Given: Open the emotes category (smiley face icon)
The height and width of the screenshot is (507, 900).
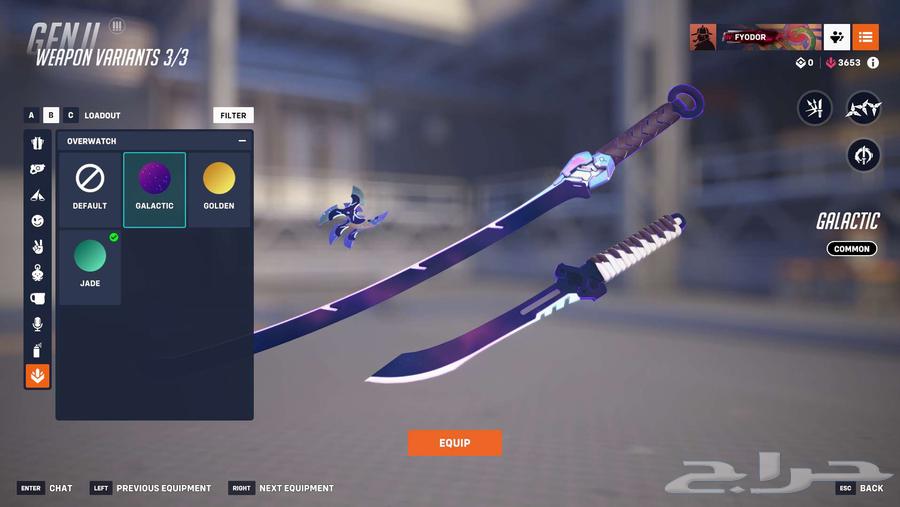Looking at the screenshot, I should click(38, 221).
